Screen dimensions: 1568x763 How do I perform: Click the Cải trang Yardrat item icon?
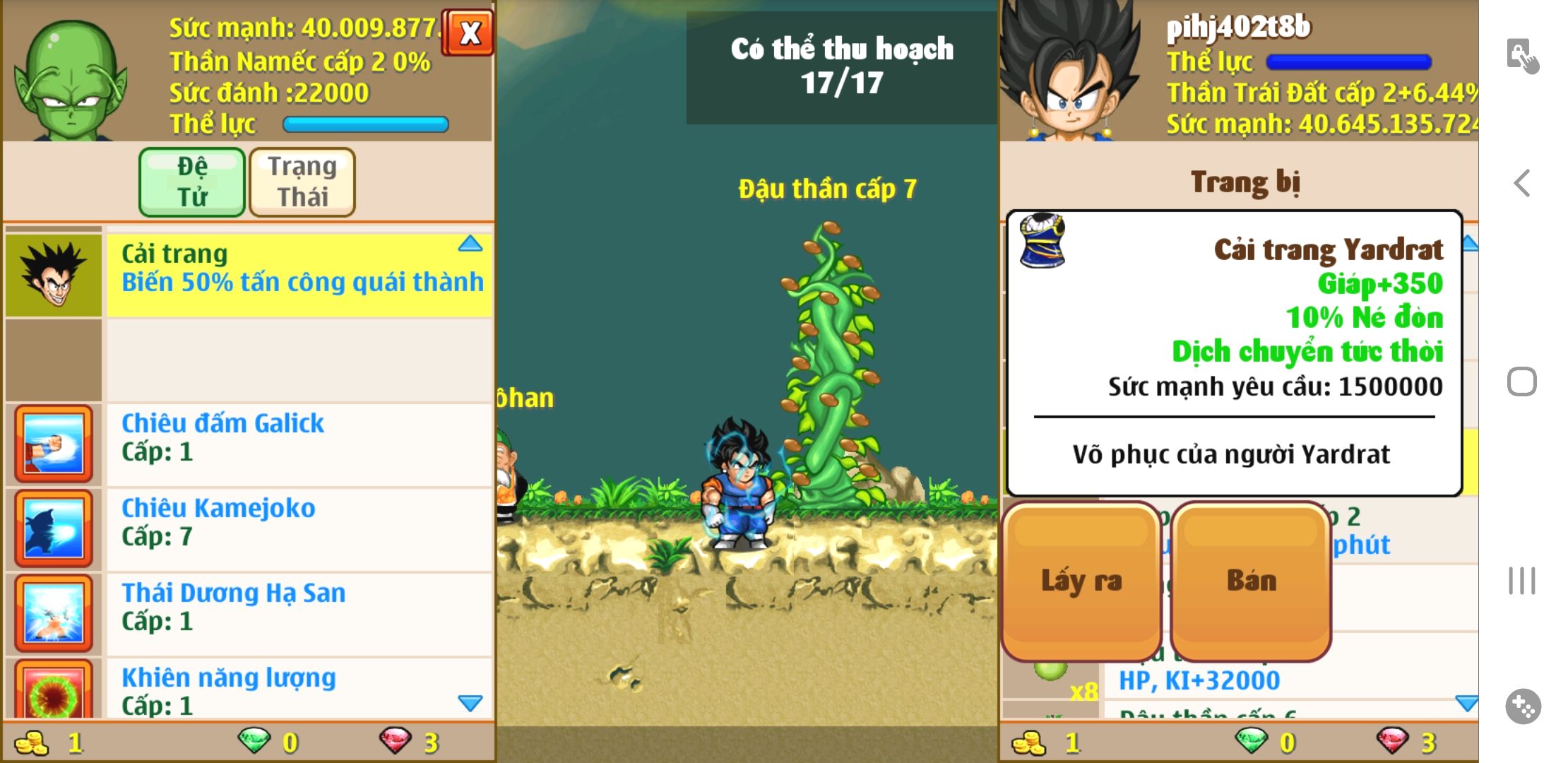(1043, 241)
